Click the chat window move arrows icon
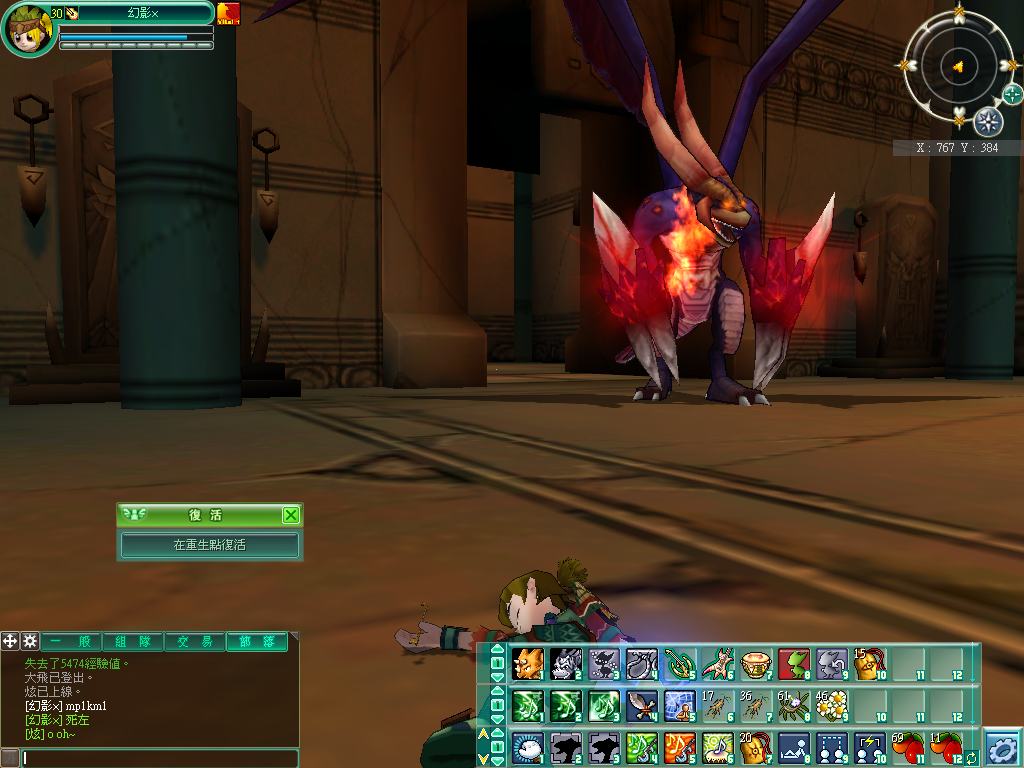Screen dimensions: 1024x768 [x=10, y=641]
